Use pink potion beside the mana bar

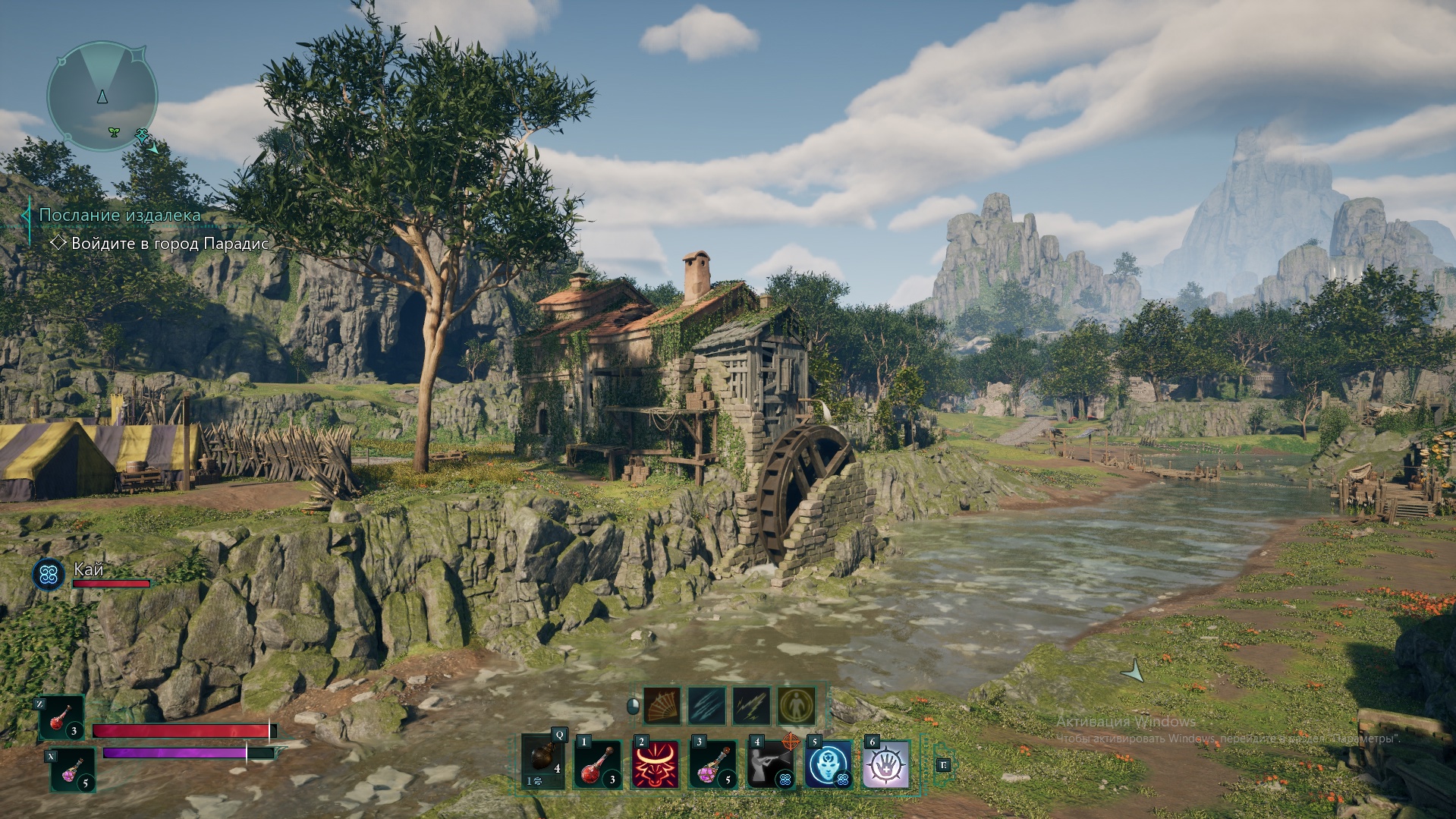tap(73, 770)
